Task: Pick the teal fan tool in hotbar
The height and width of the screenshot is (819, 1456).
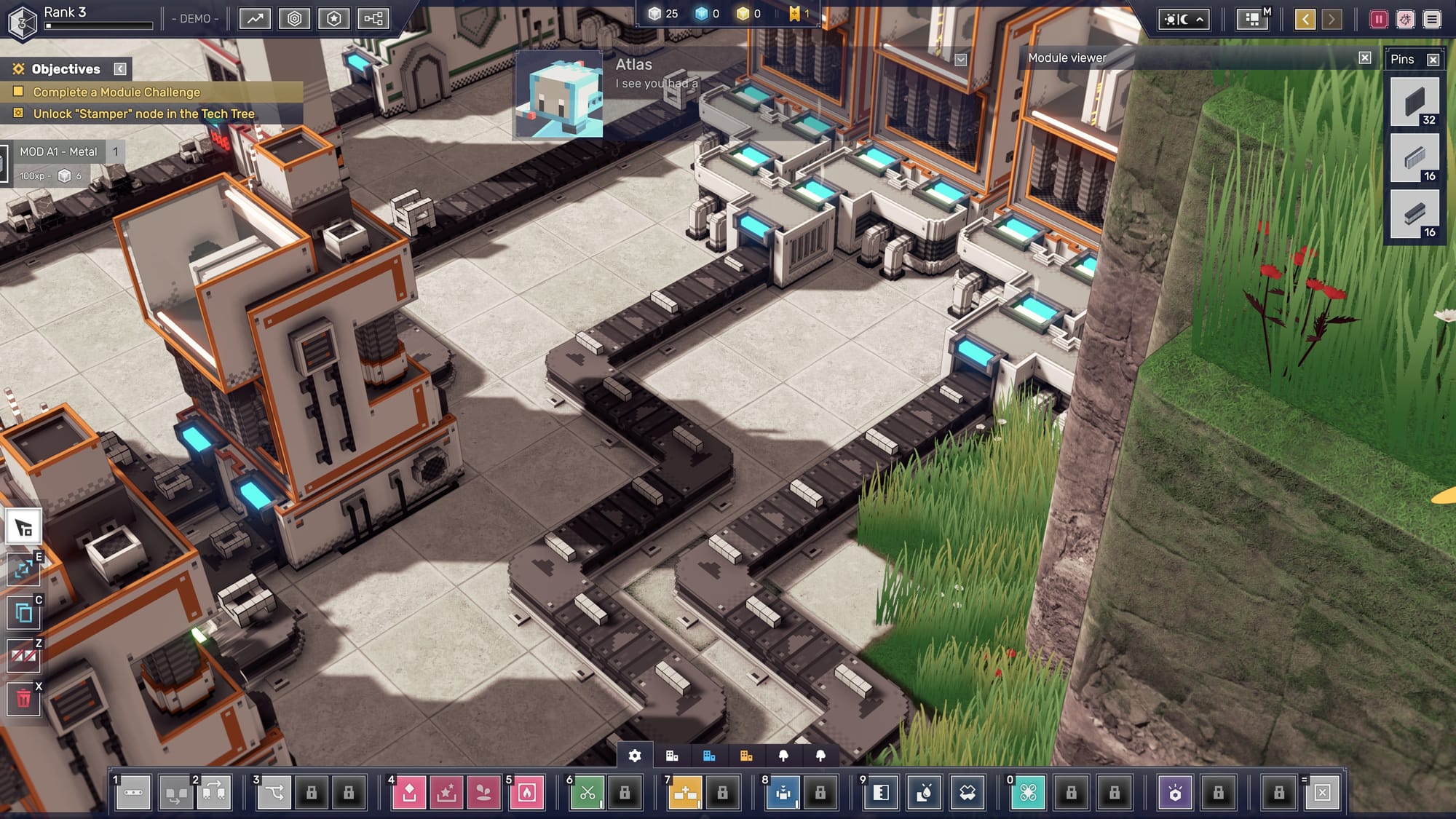Action: tap(1028, 792)
